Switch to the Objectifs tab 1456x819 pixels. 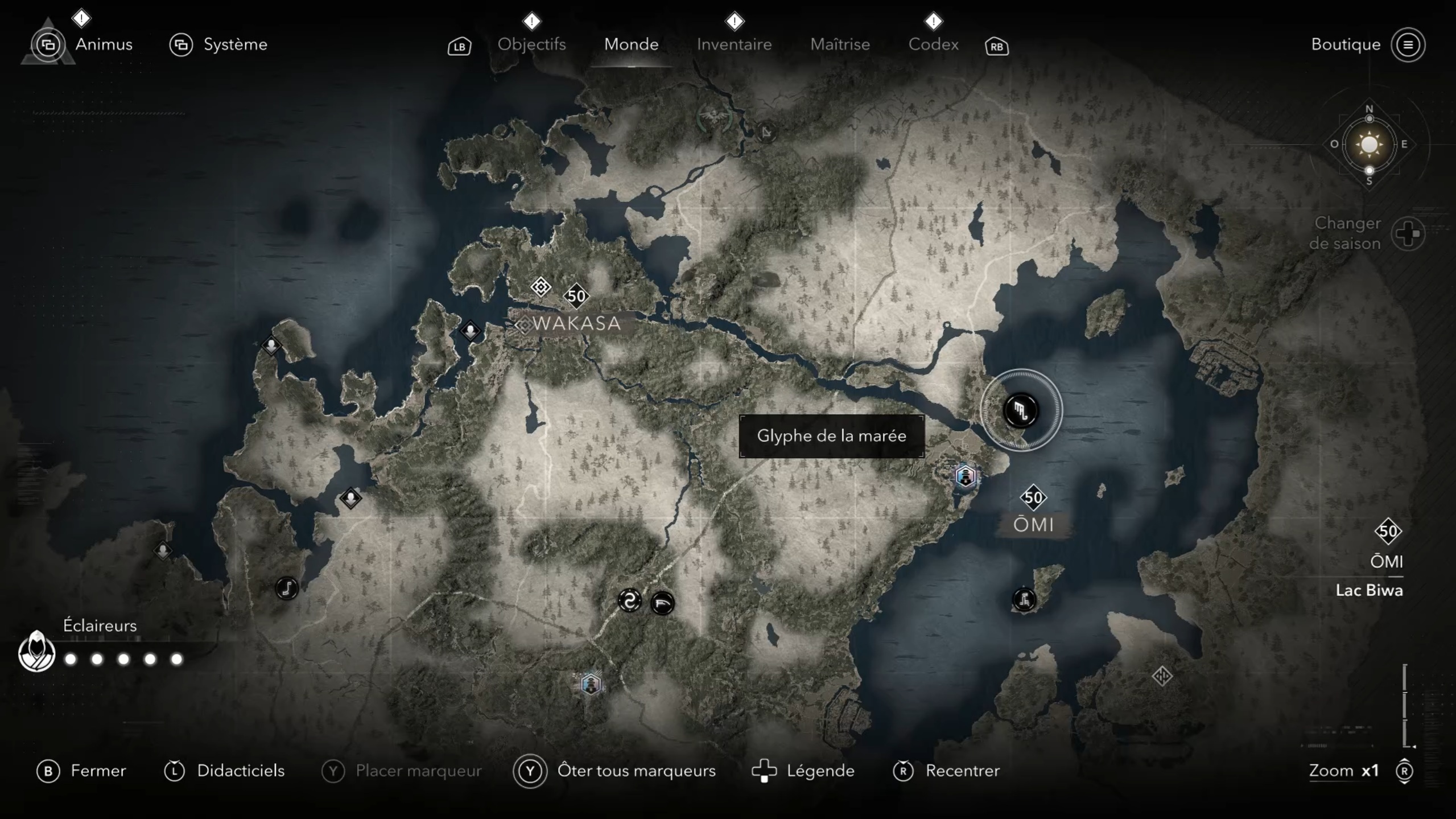[x=531, y=44]
